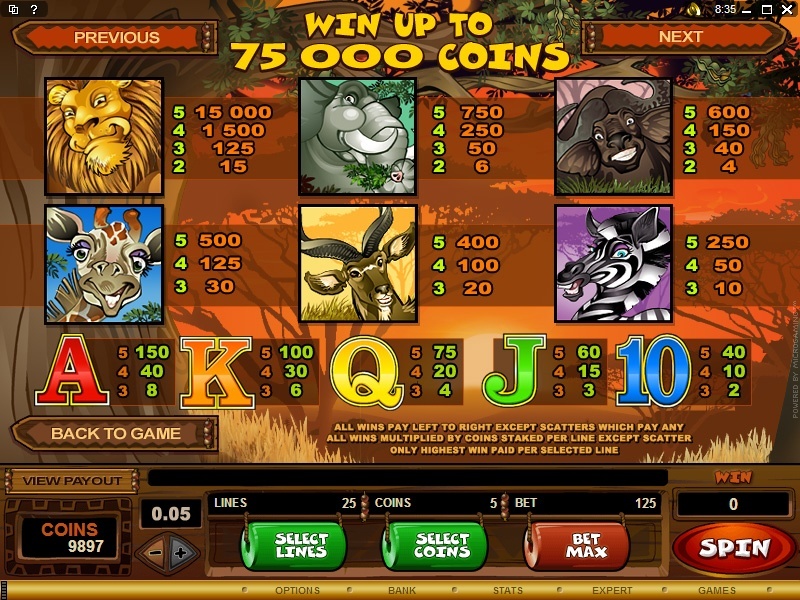Image resolution: width=800 pixels, height=600 pixels.
Task: Click the question mark help icon
Action: pyautogui.click(x=35, y=9)
